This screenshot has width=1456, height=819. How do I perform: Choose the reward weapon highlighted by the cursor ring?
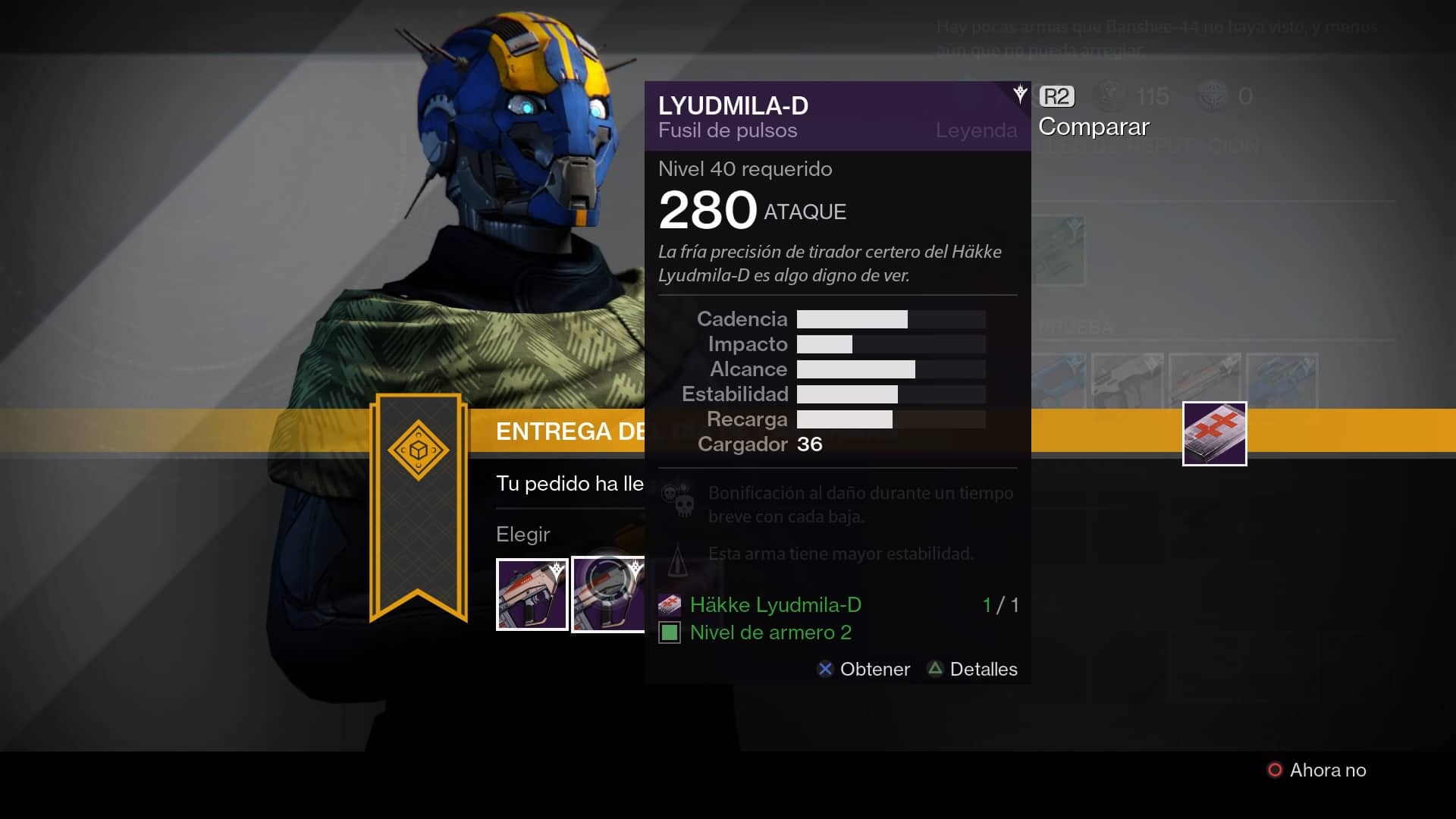[x=608, y=595]
